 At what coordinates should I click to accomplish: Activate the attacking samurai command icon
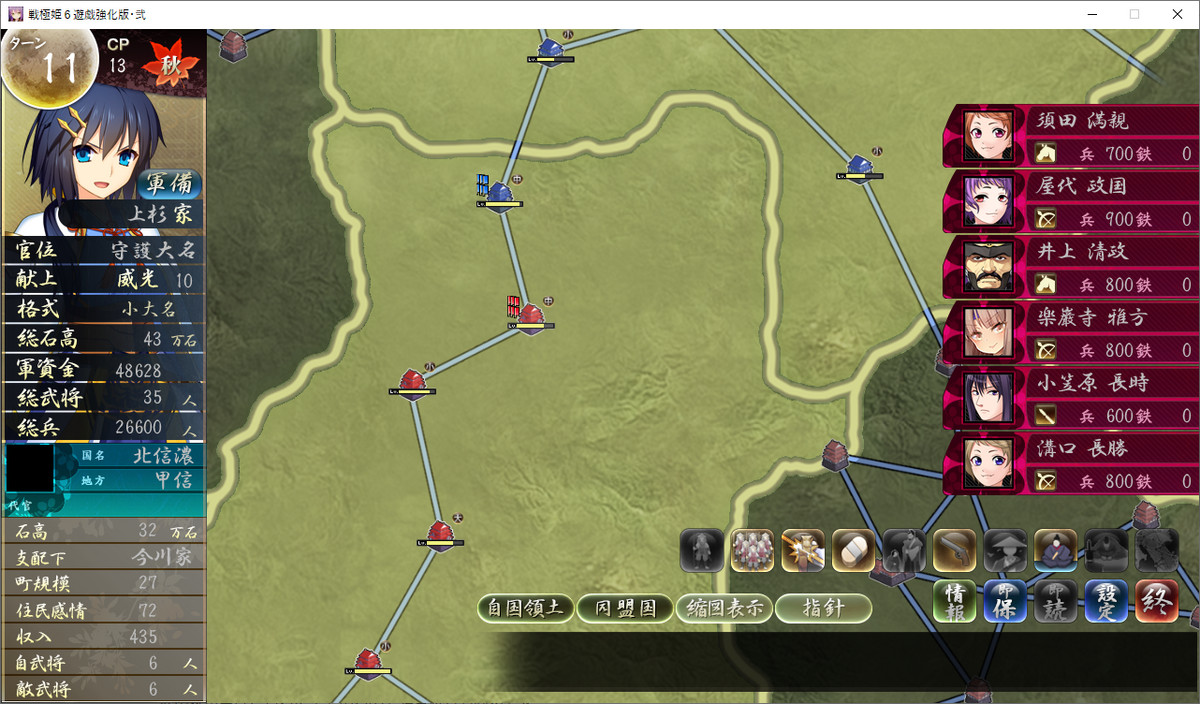[803, 550]
